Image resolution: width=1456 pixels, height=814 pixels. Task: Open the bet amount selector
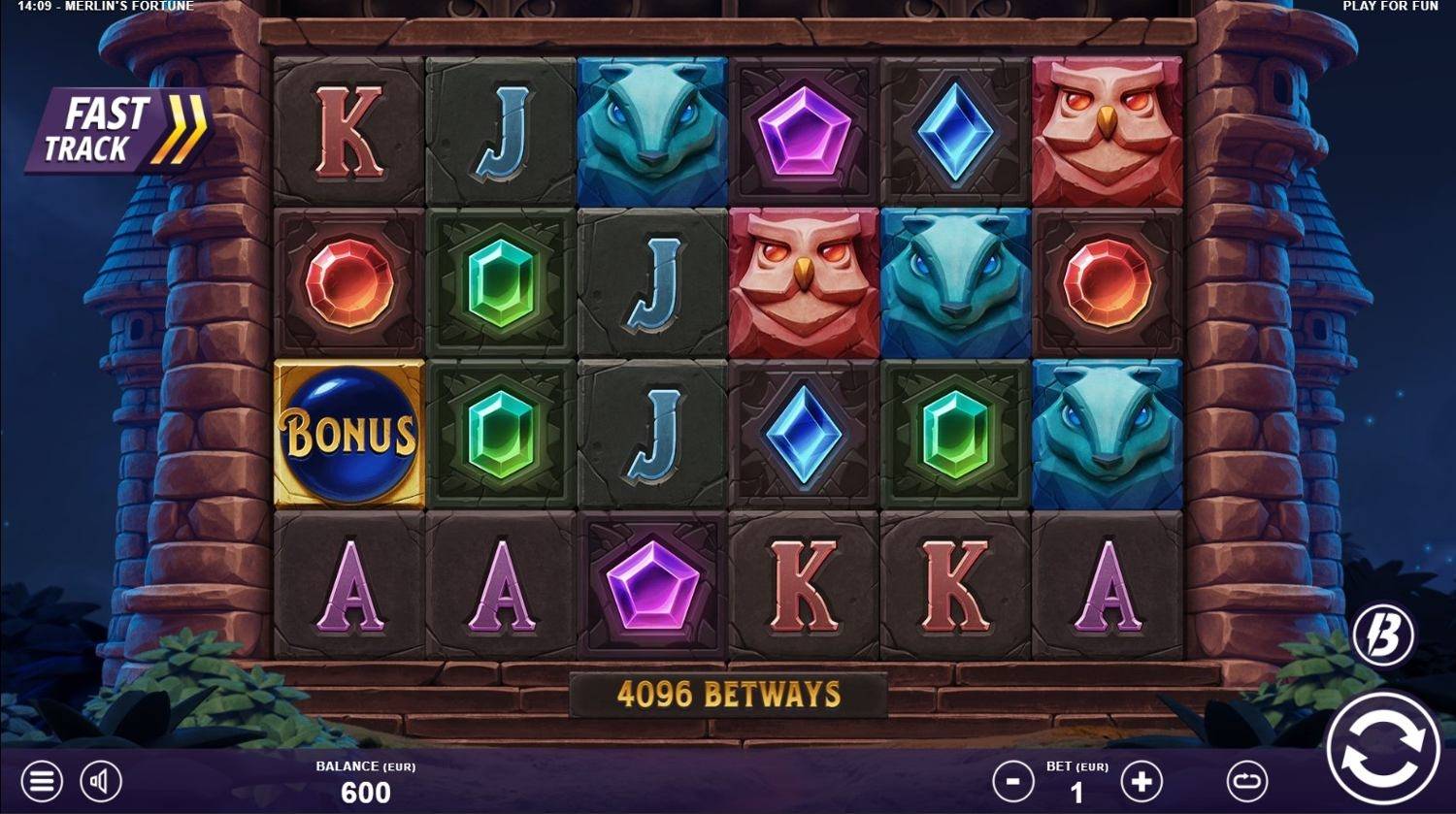pyautogui.click(x=1079, y=779)
